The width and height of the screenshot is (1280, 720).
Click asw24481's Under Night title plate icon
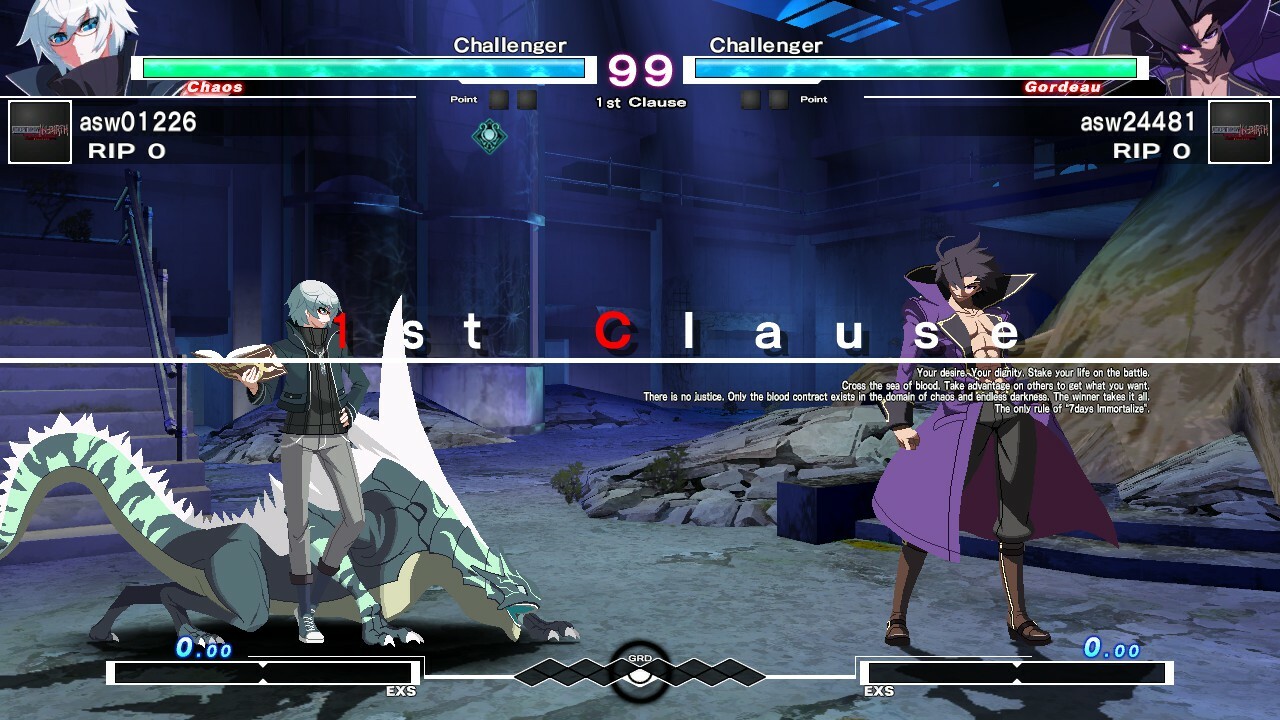(x=1241, y=133)
